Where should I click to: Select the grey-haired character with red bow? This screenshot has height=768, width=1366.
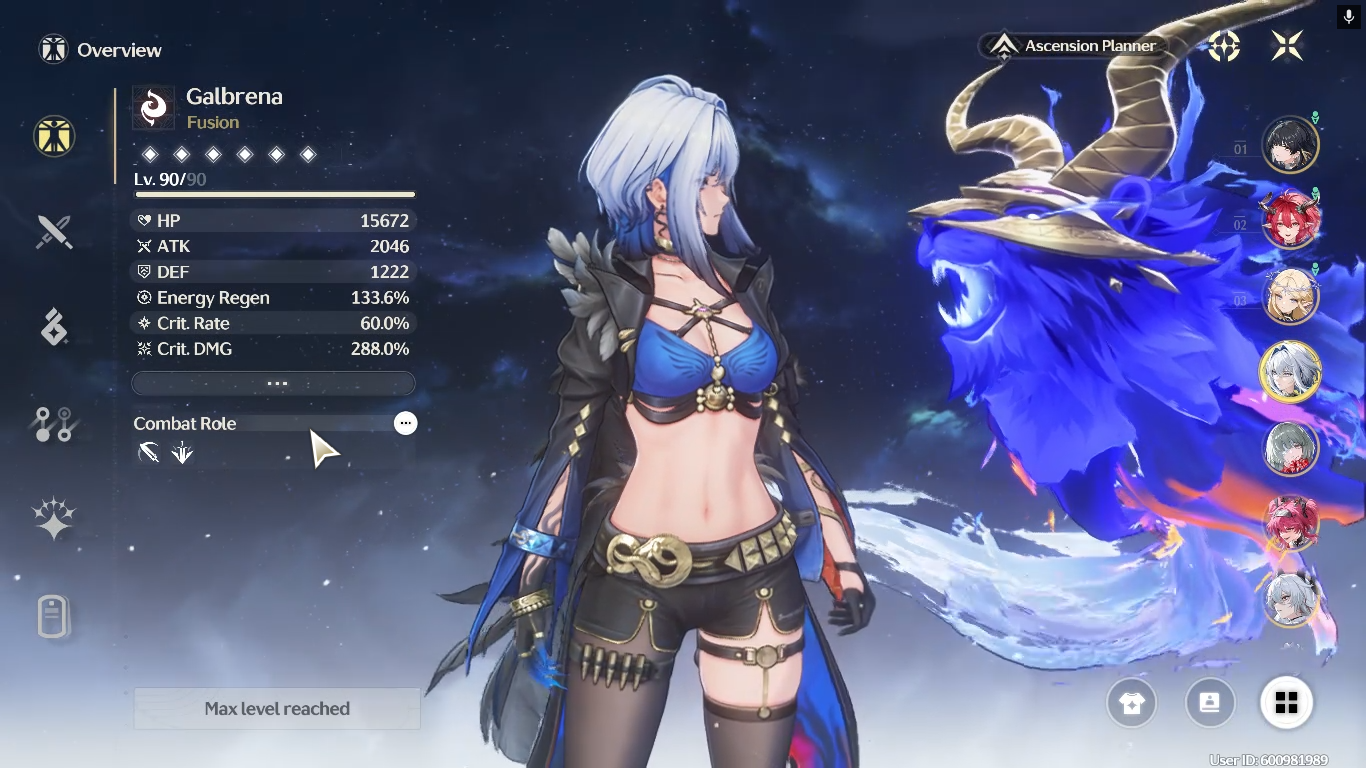coord(1290,447)
